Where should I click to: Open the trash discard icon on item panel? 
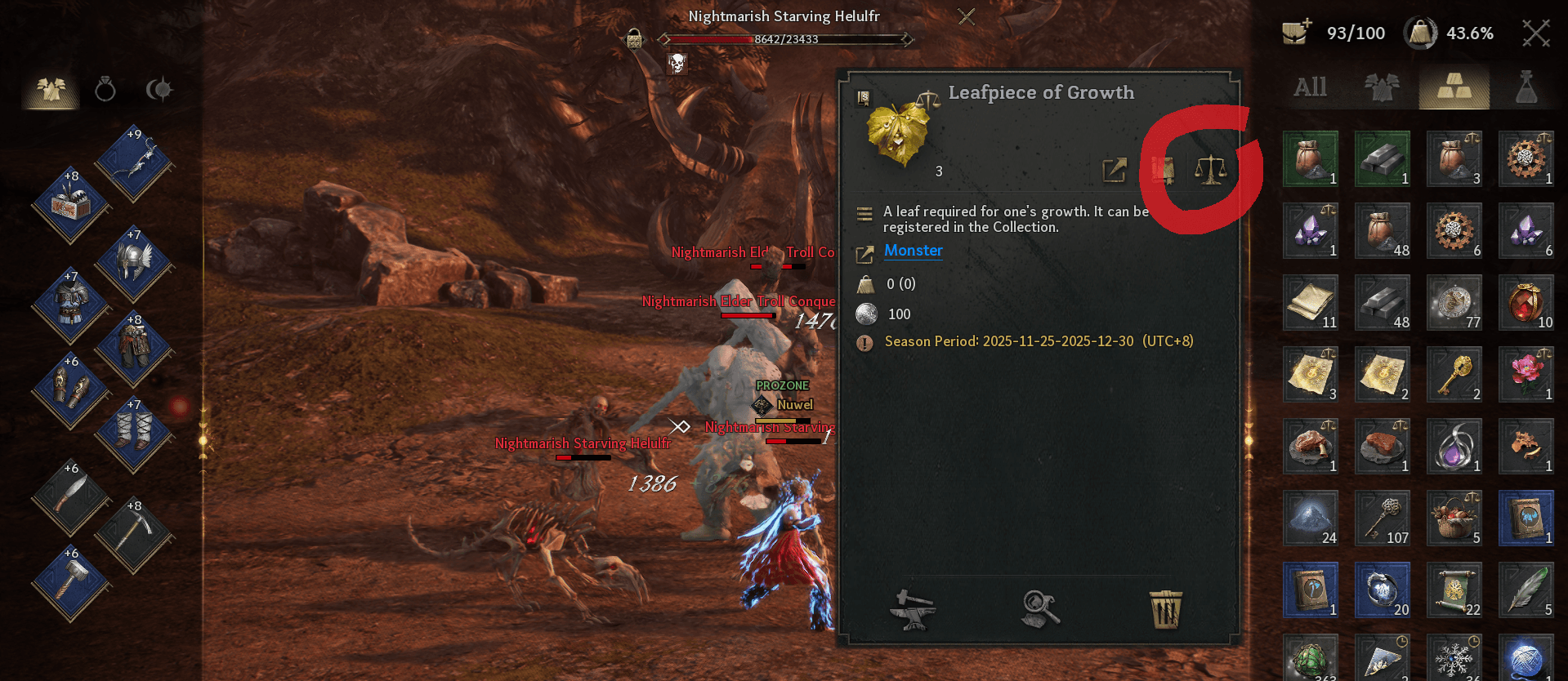coord(1167,608)
